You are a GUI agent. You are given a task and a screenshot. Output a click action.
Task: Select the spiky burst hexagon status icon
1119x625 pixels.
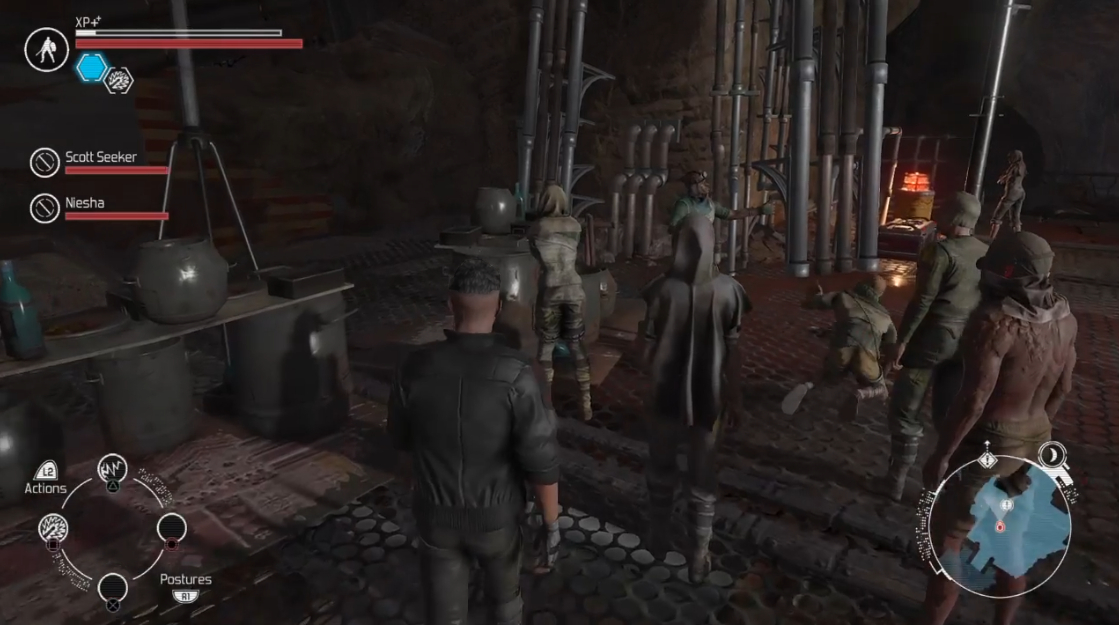pos(119,80)
